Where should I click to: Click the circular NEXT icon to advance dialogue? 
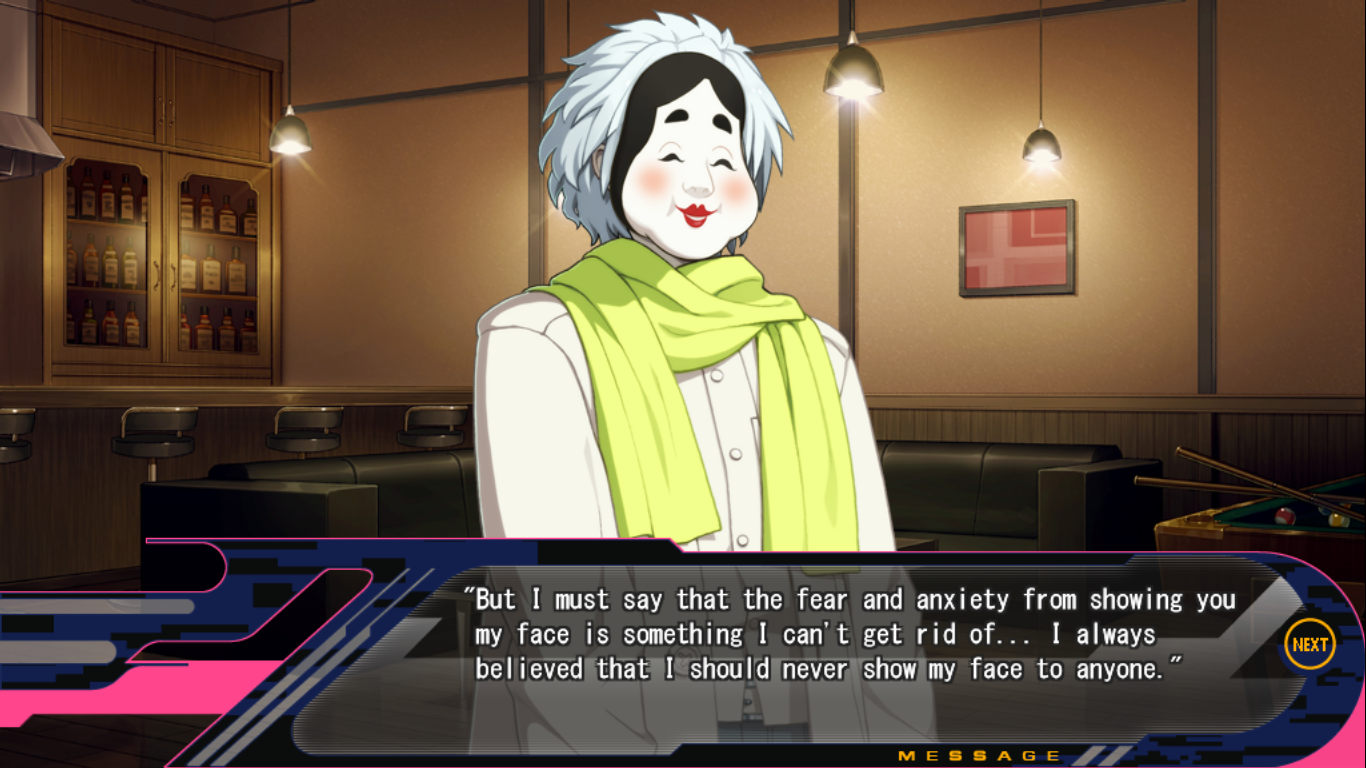1311,643
